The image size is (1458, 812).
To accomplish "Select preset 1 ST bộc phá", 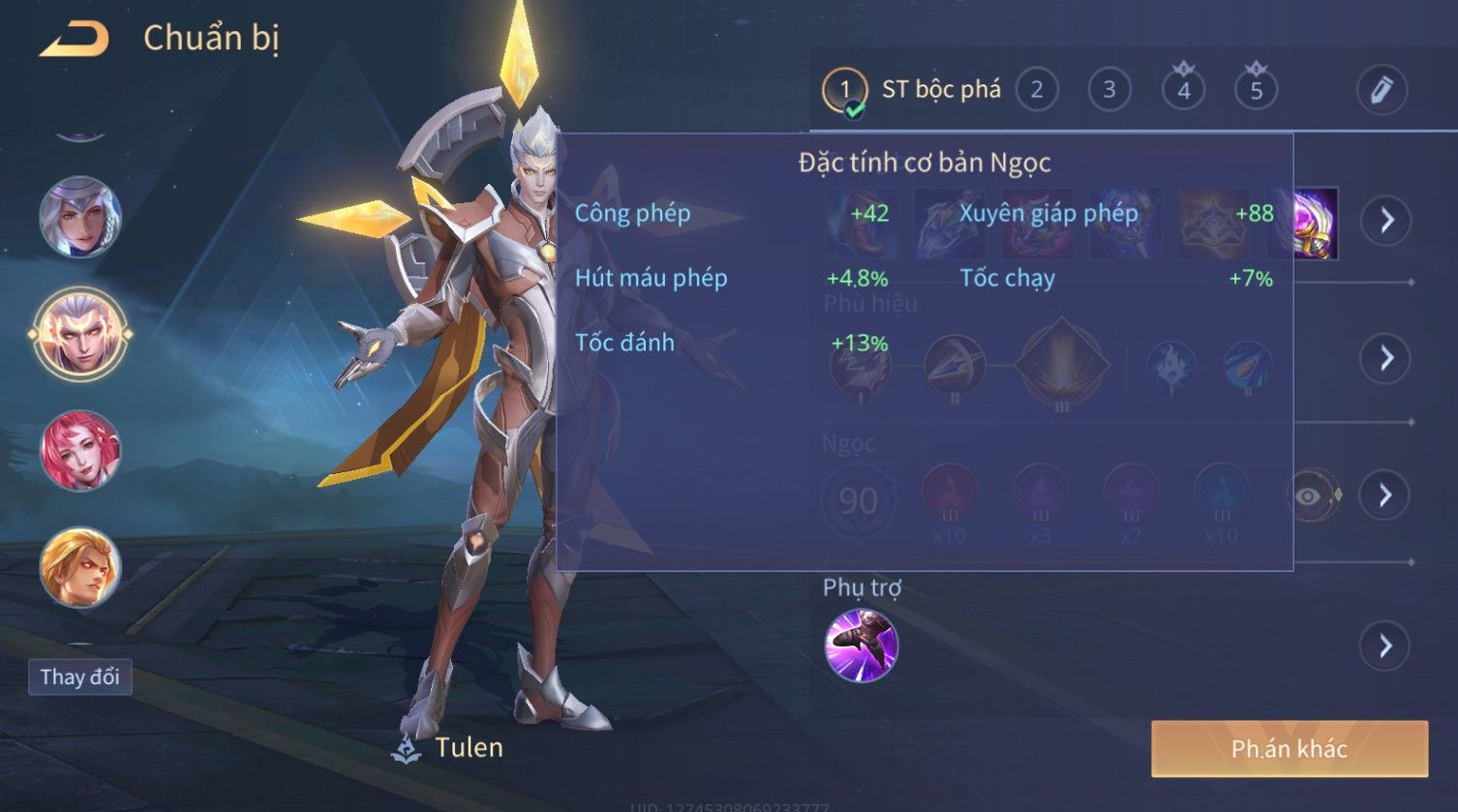I will coord(844,91).
